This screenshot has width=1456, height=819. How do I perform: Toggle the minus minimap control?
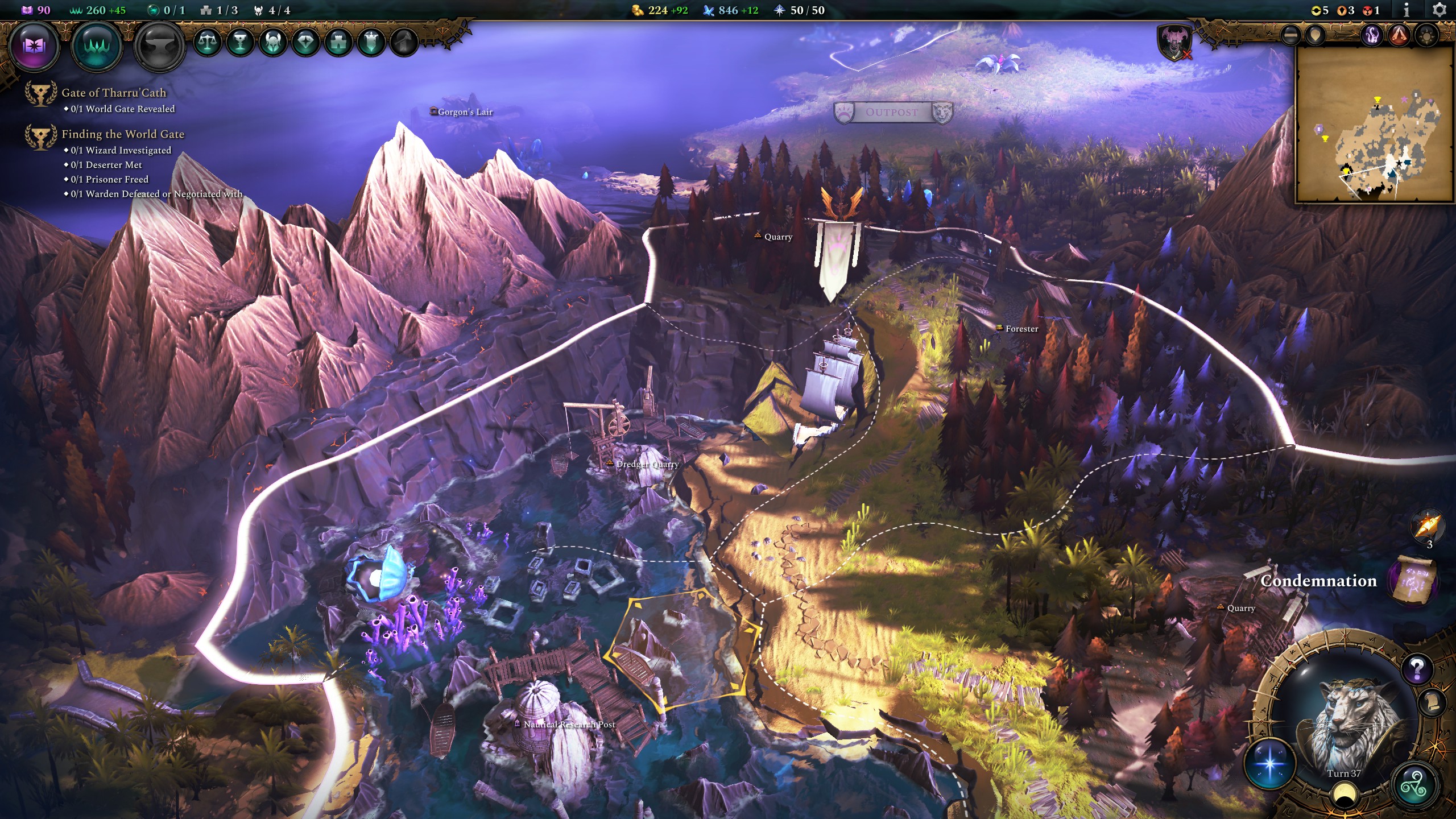tap(1290, 36)
